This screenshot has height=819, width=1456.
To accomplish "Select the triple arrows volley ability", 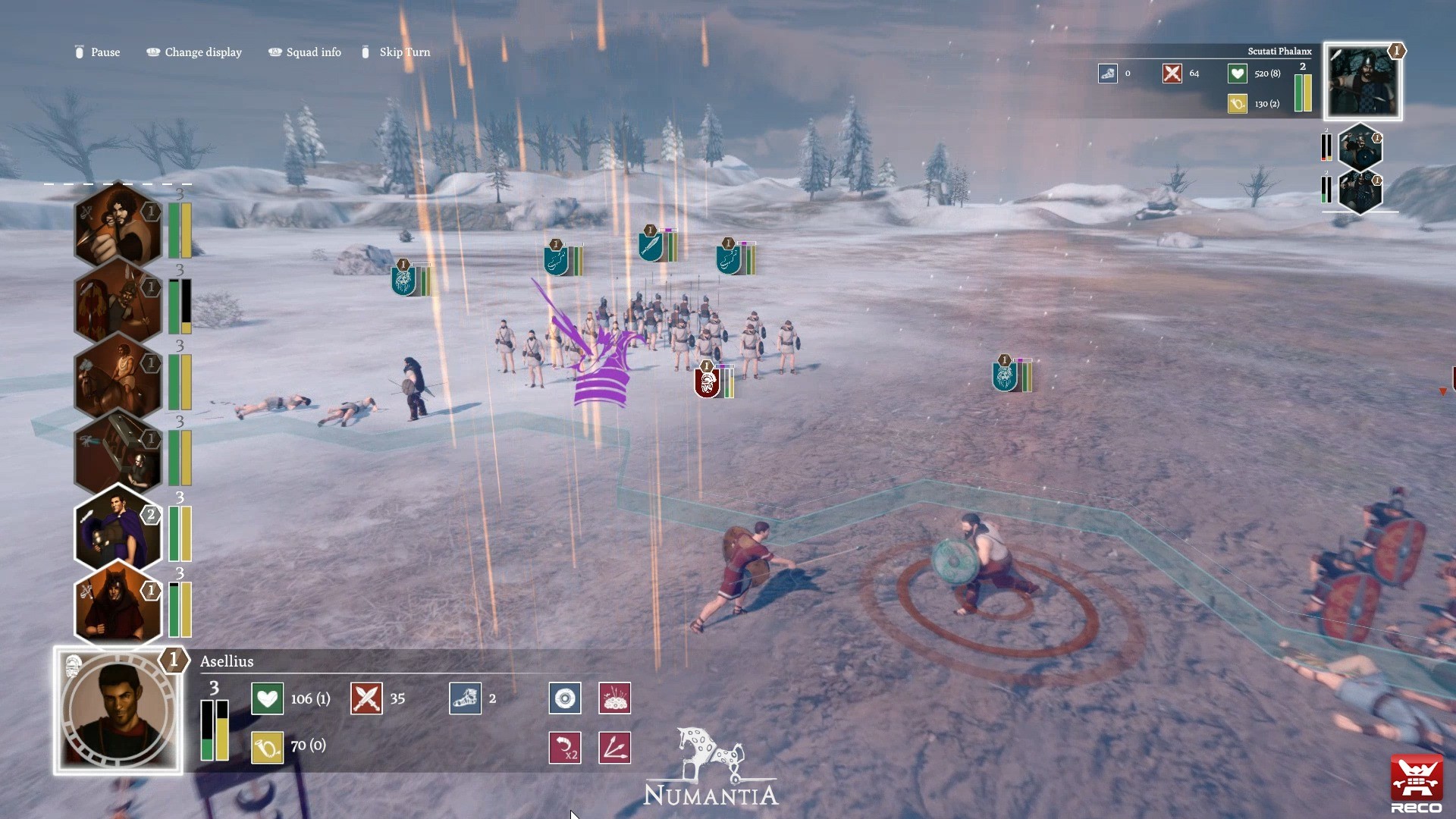I will [615, 747].
